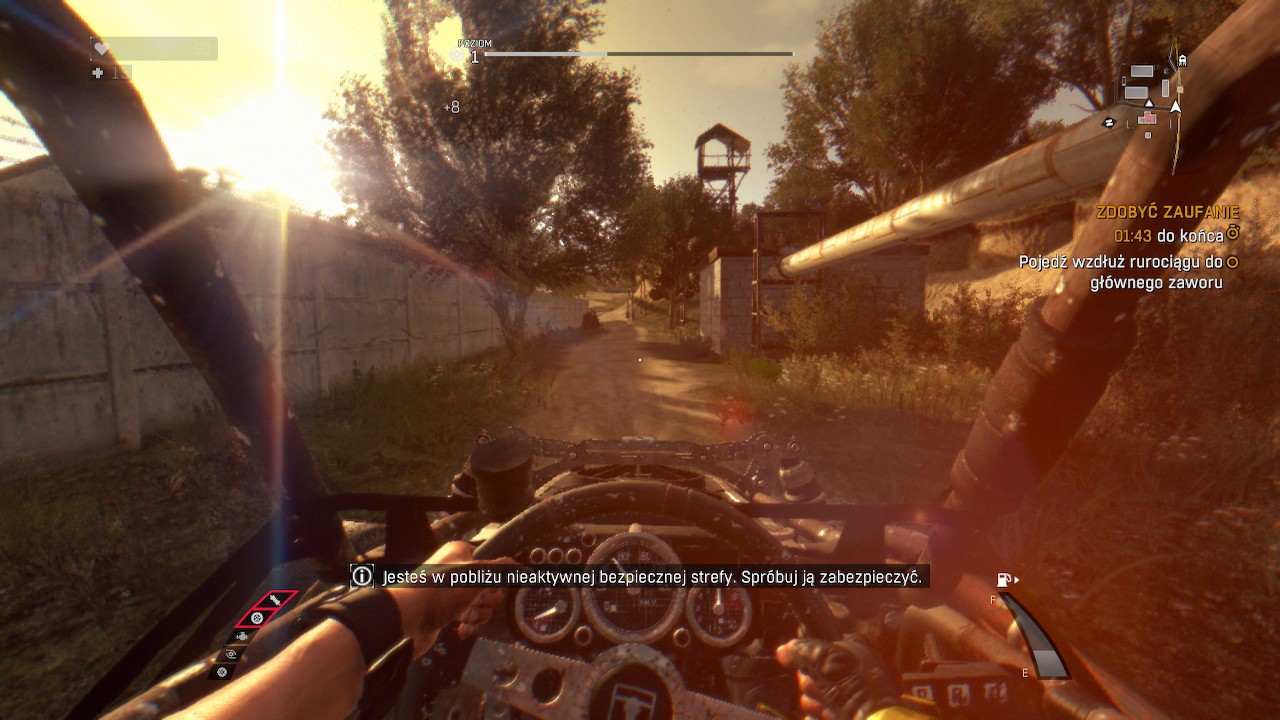
Task: Click the timer clock icon next to 01:43
Action: (x=1234, y=233)
